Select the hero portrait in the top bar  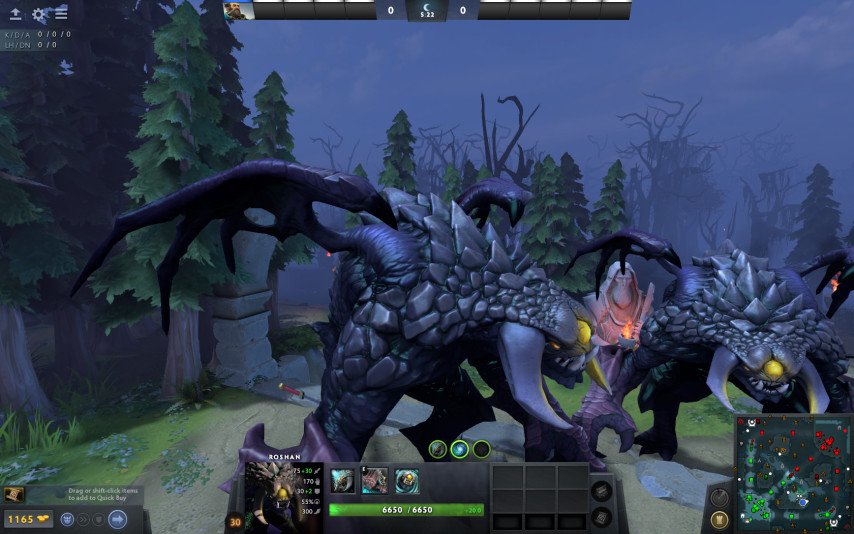click(238, 10)
